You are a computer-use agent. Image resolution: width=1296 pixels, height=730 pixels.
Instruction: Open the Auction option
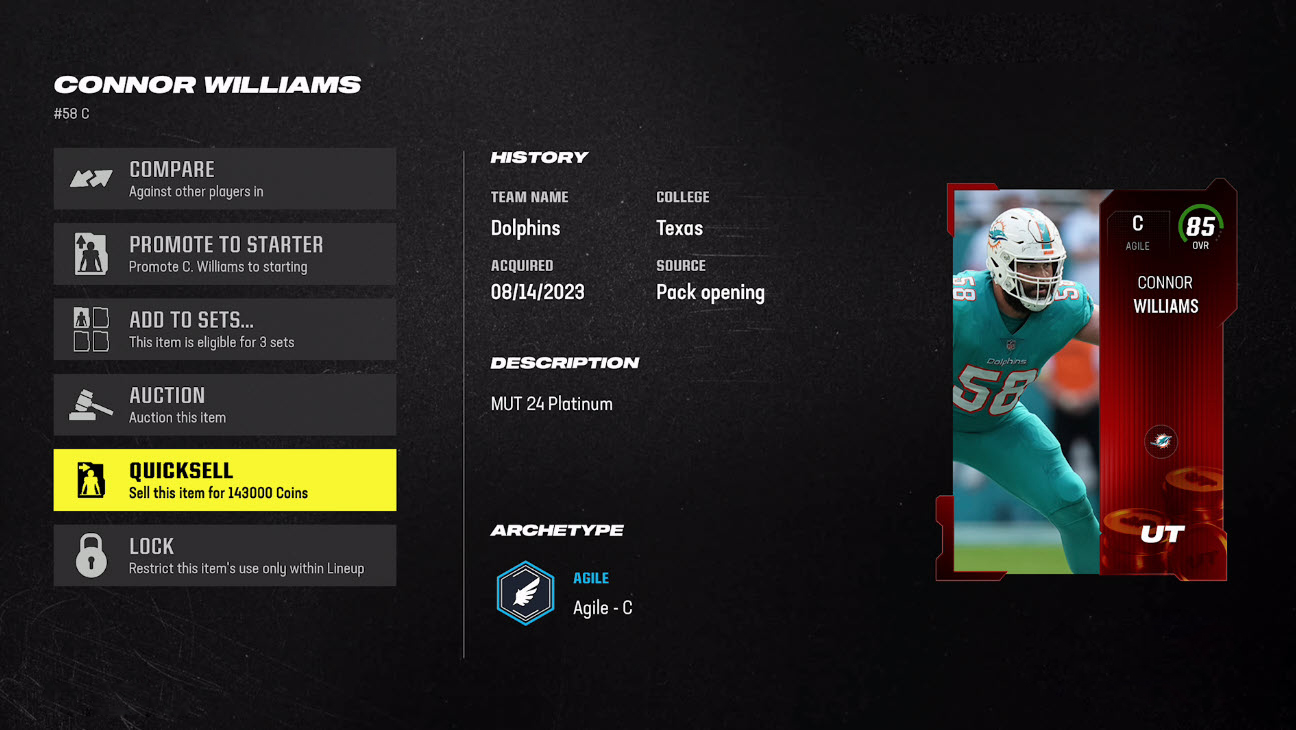[x=225, y=405]
